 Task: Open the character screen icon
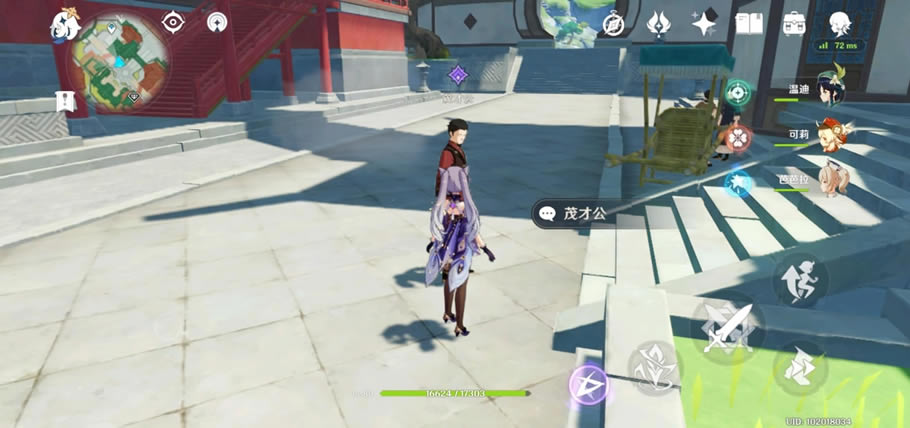[x=840, y=22]
